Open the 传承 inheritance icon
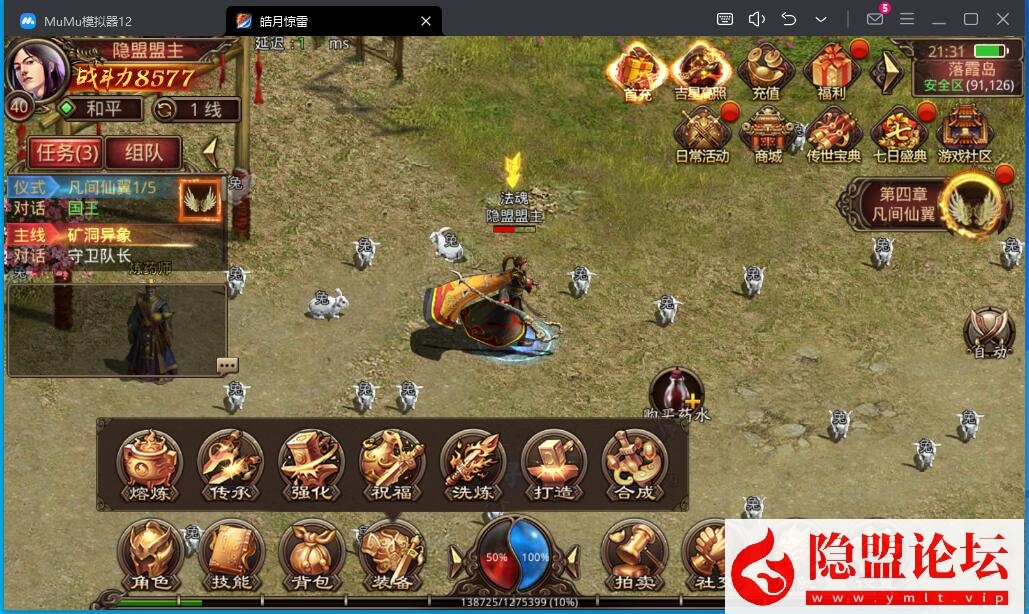Screen dimensions: 1029x614 (x=230, y=465)
